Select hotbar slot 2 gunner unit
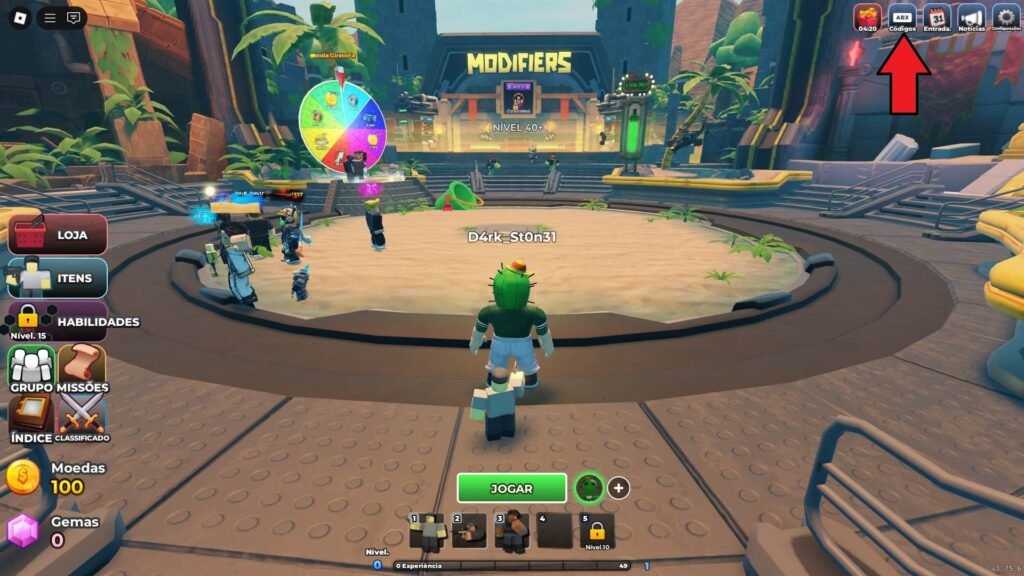 [x=471, y=531]
